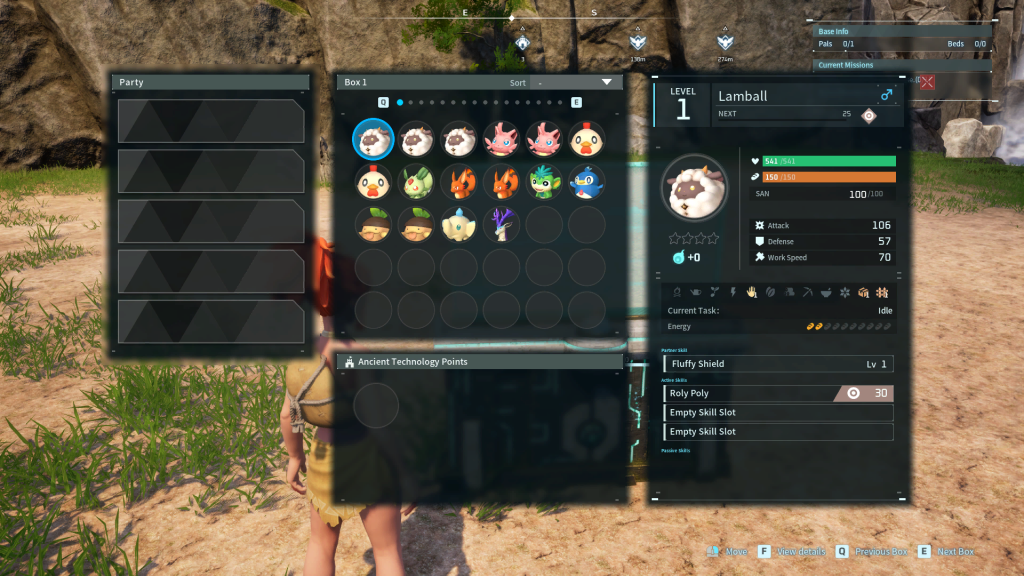Select the active first box page dot
This screenshot has width=1024, height=576.
pos(400,102)
